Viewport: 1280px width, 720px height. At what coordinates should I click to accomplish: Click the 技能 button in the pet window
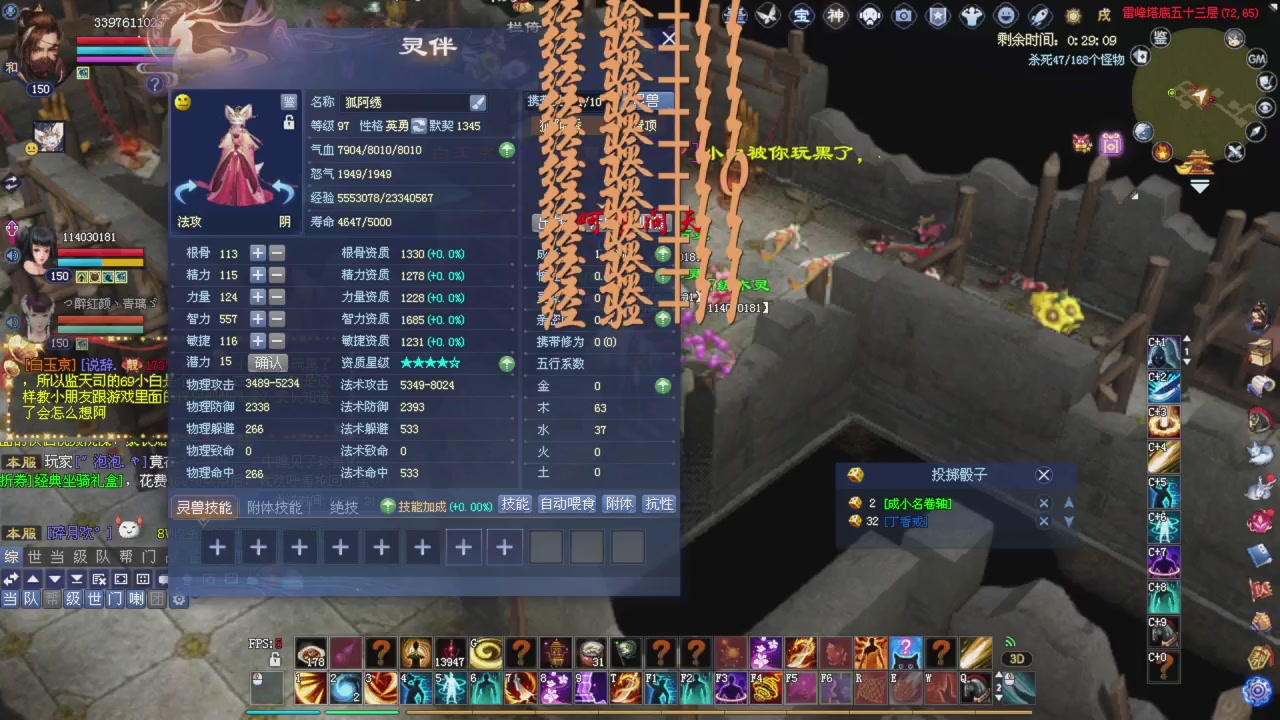point(514,504)
